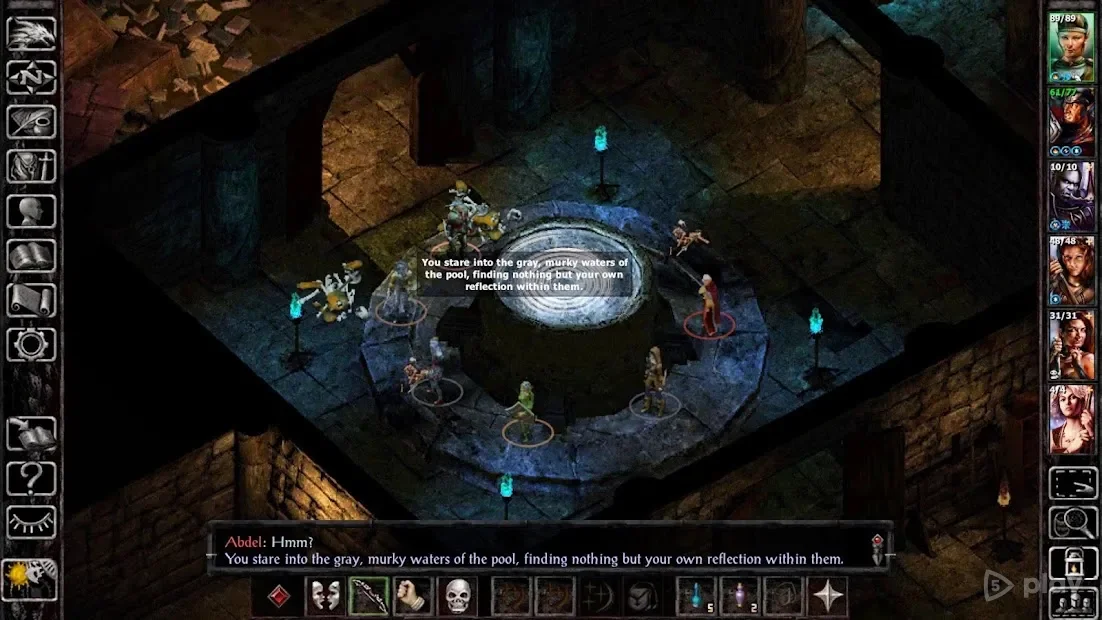Click the question mark help button
1102x620 pixels.
(x=31, y=479)
